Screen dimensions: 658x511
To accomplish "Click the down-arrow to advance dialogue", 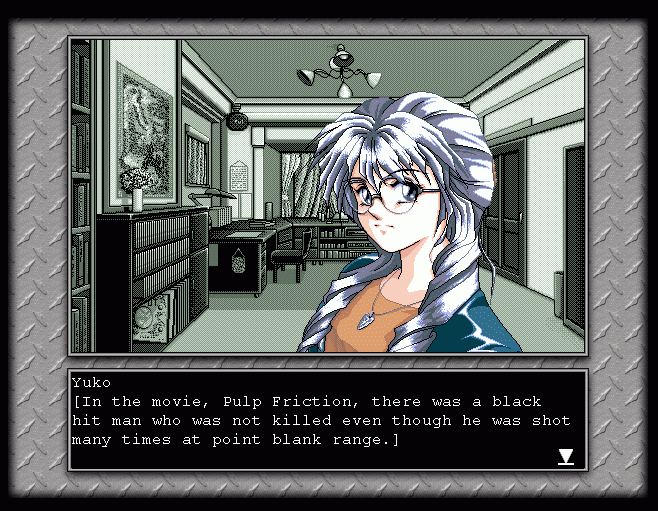I will coord(565,457).
